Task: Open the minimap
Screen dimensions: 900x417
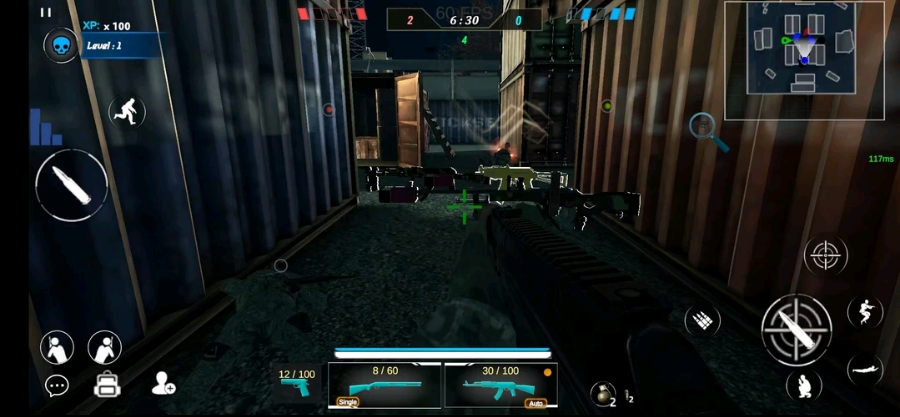Action: pos(804,61)
